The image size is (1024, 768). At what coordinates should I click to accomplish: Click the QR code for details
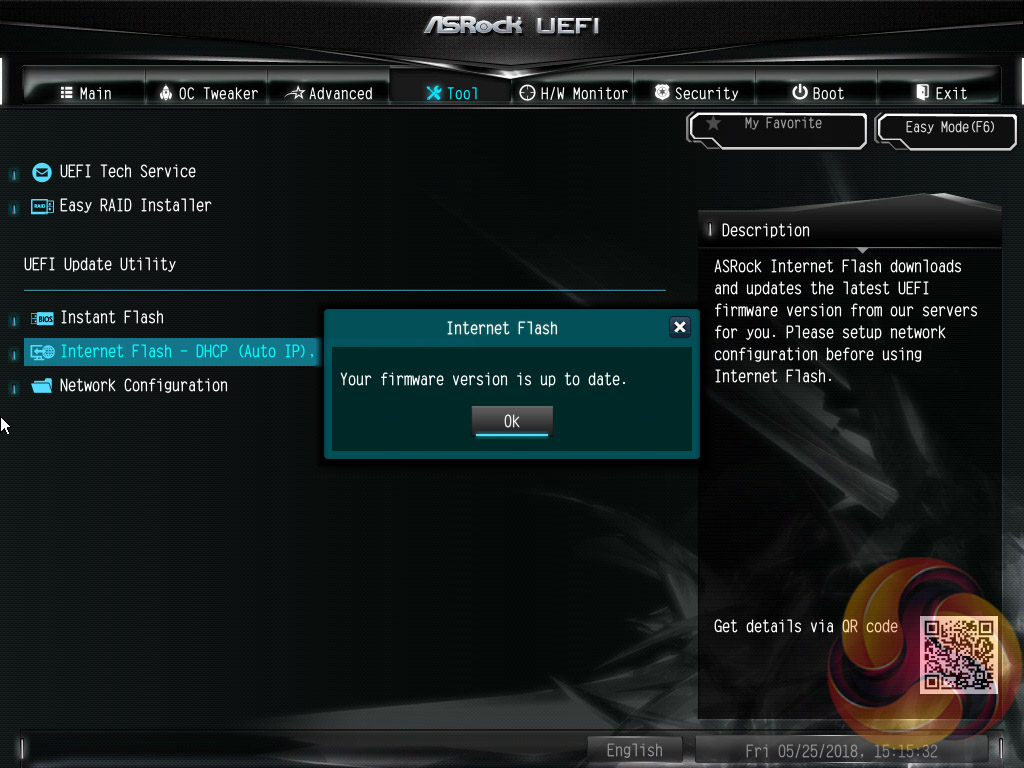point(958,654)
